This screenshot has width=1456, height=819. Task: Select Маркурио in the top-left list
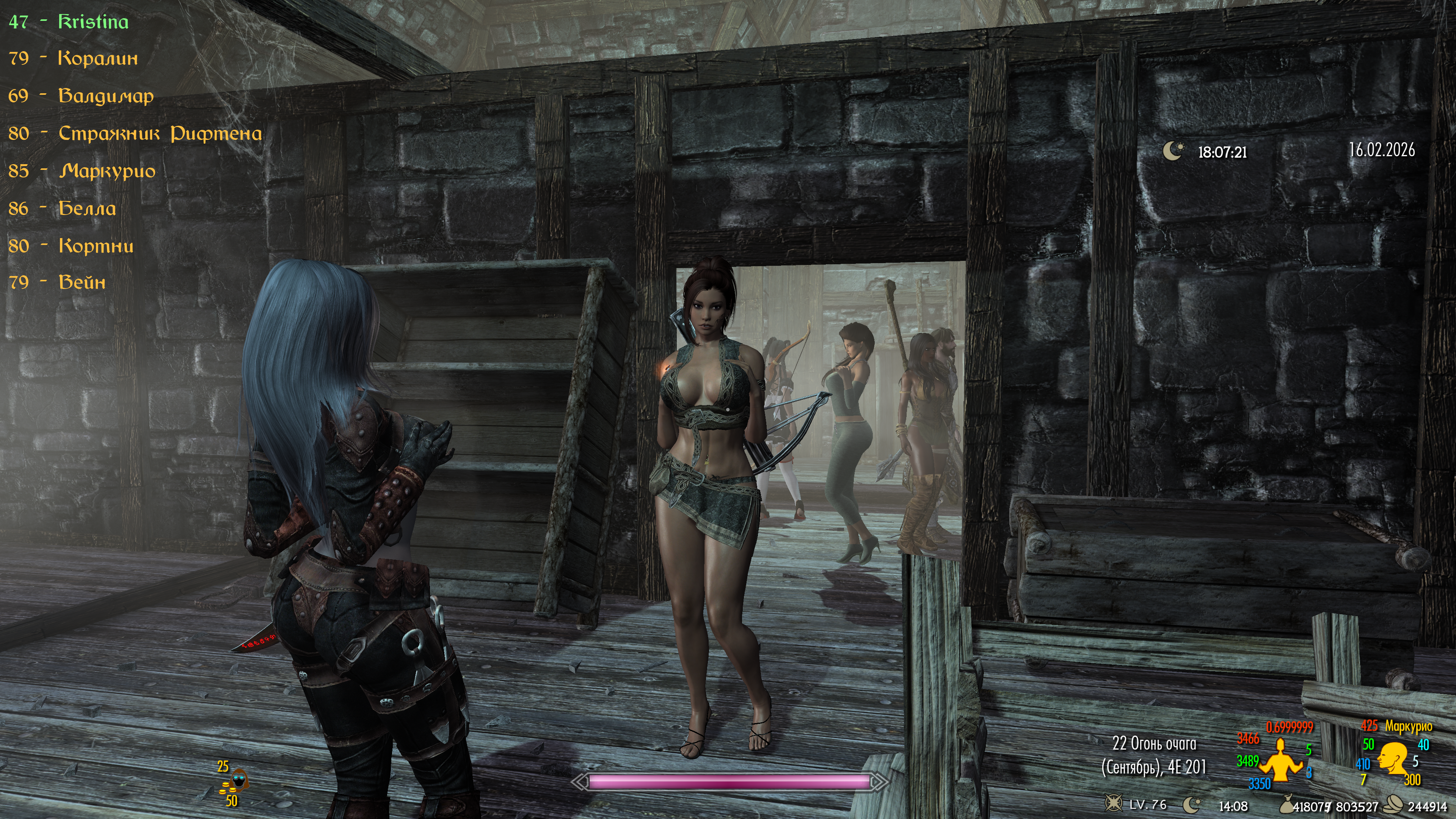coord(107,171)
